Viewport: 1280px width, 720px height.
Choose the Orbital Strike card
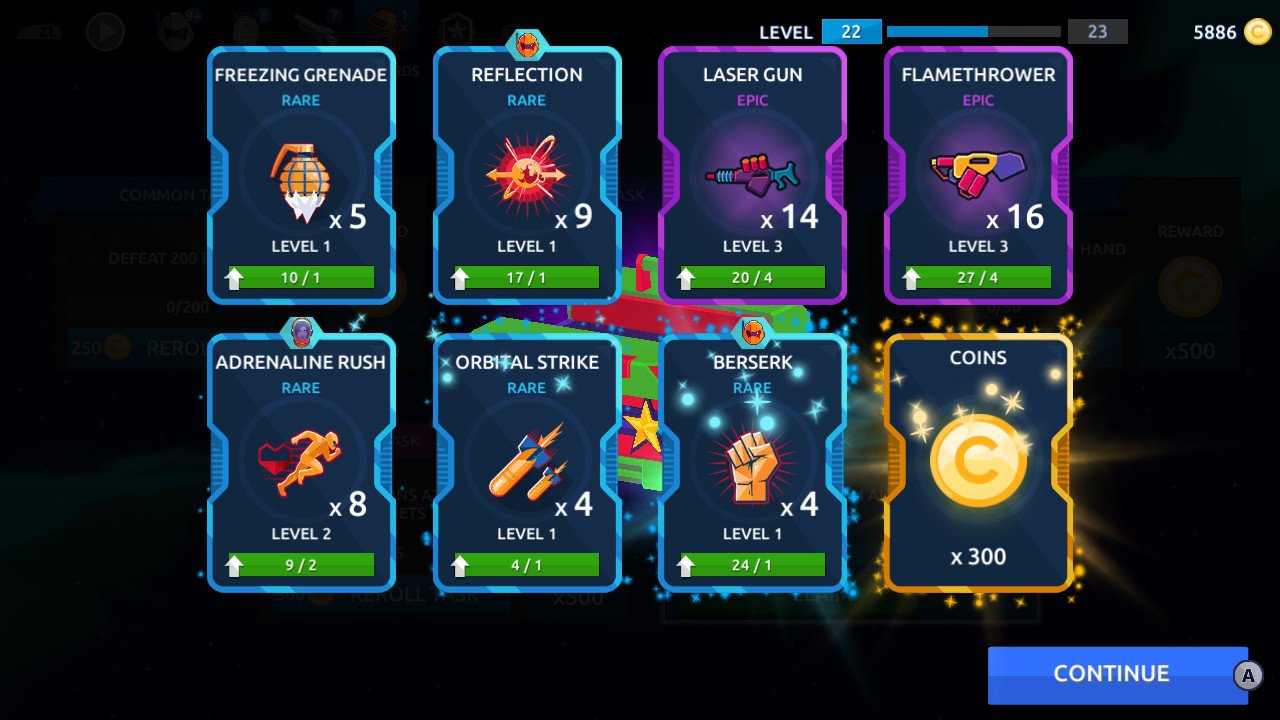(527, 462)
